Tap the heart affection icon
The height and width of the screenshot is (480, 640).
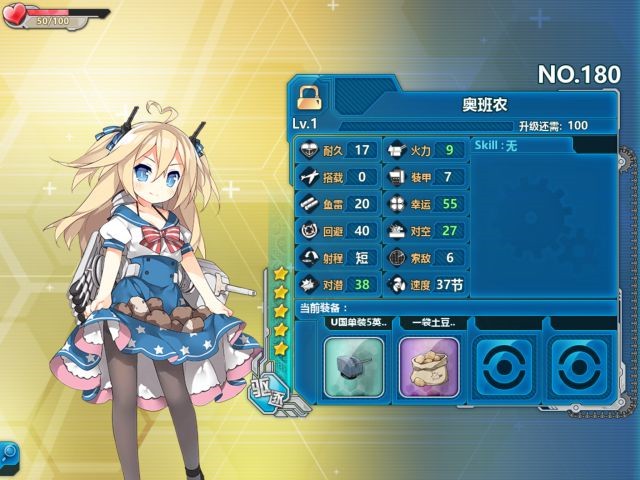17,17
